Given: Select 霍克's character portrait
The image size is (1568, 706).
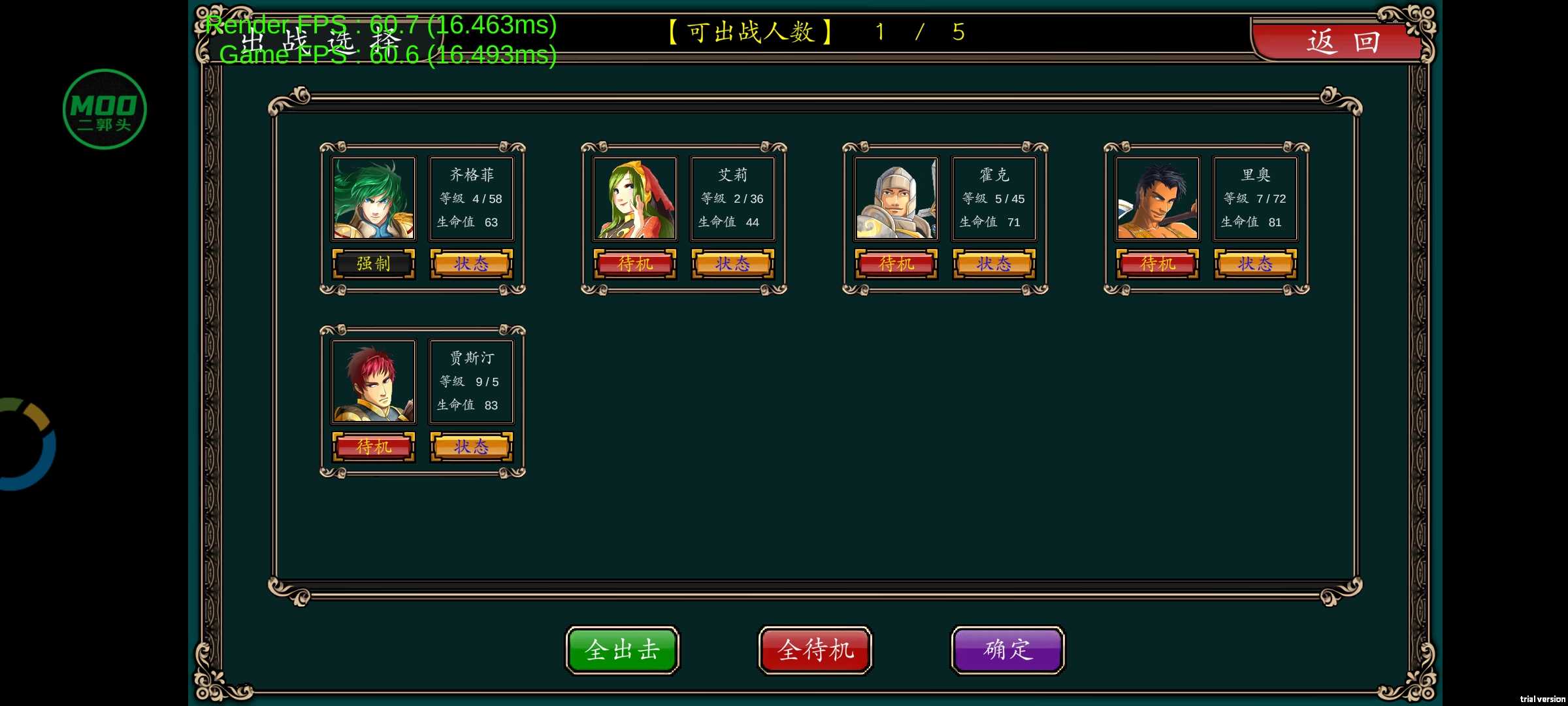Looking at the screenshot, I should point(896,198).
